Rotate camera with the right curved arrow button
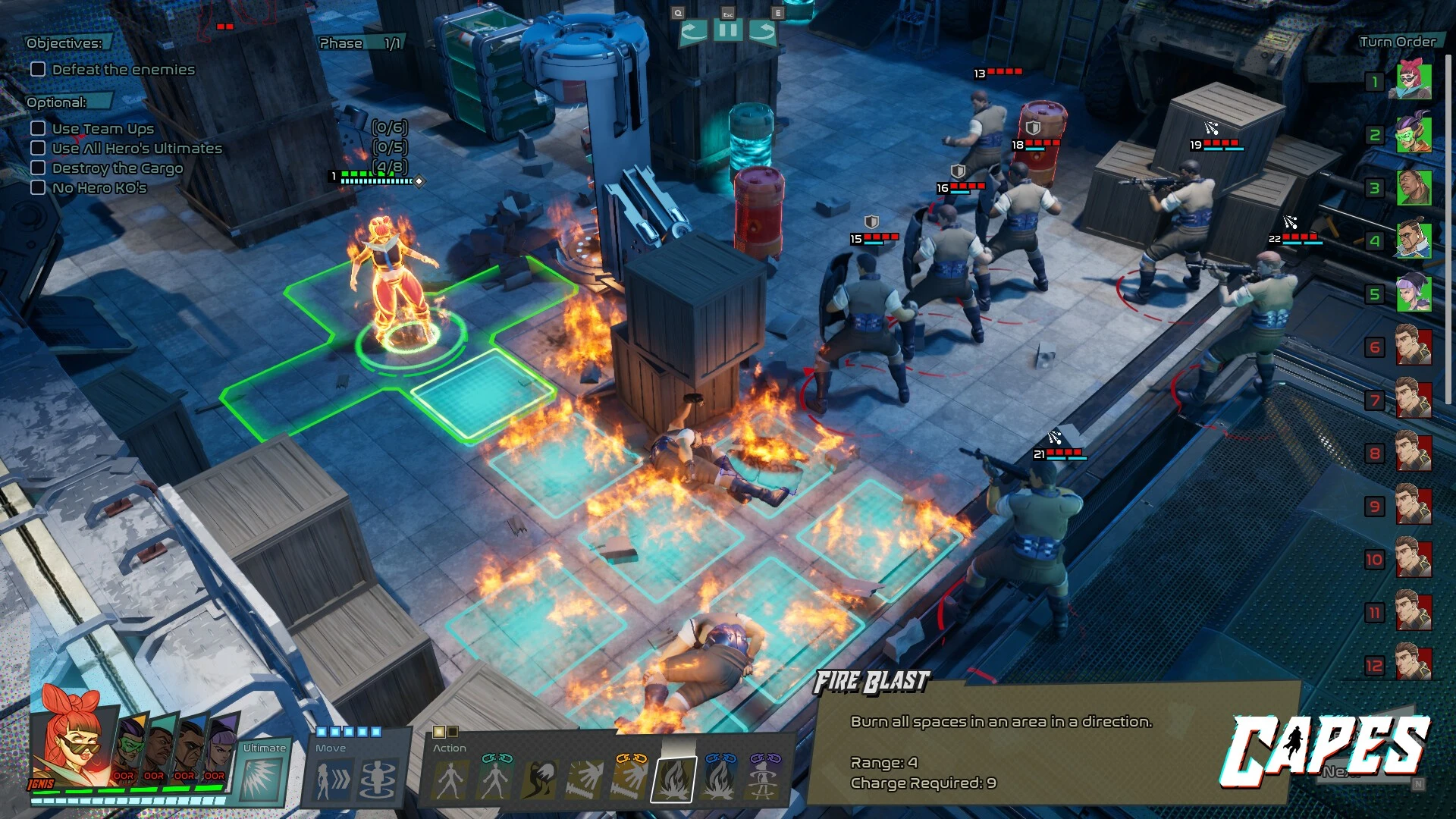Image resolution: width=1456 pixels, height=819 pixels. coord(762,31)
